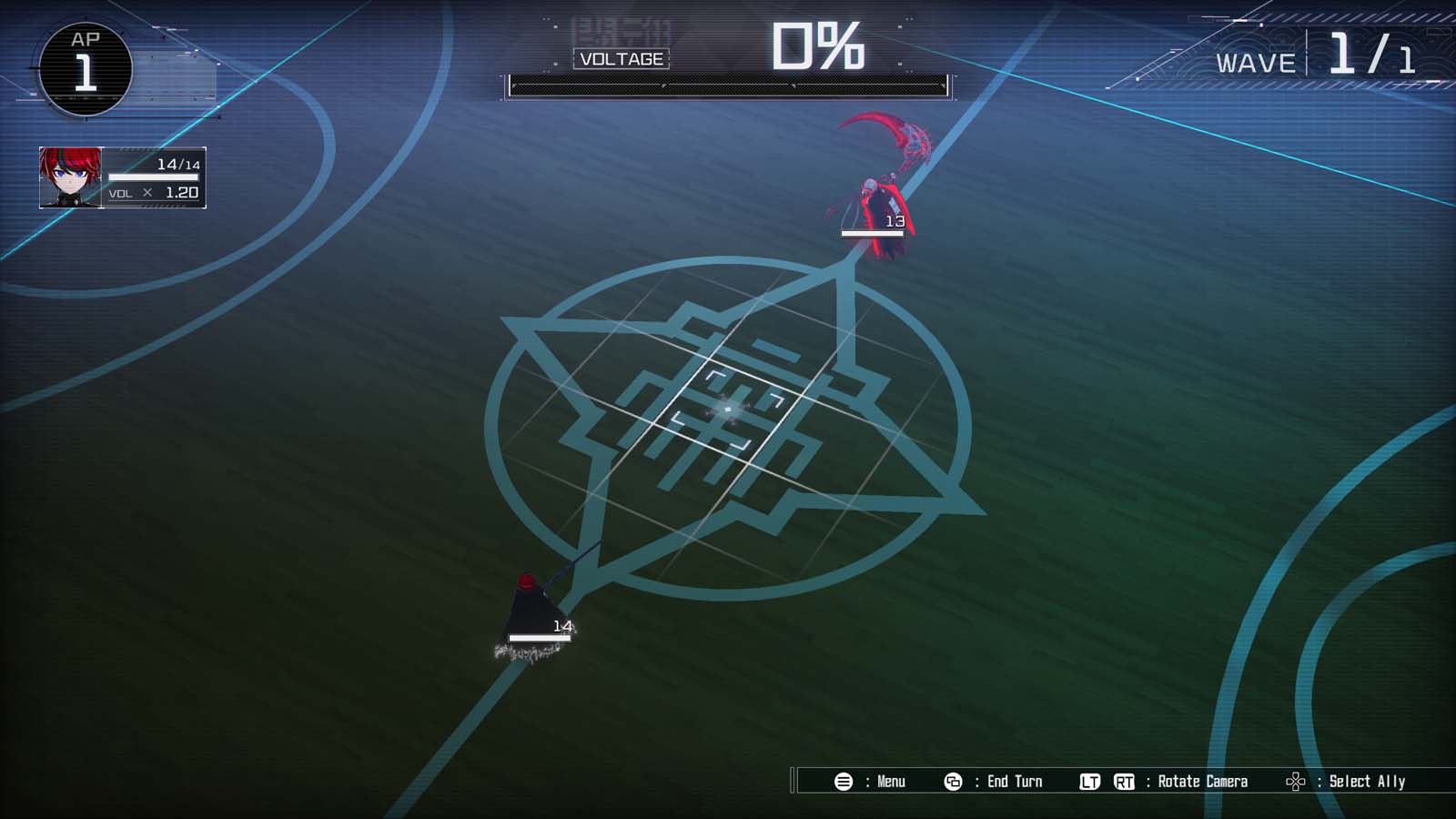Screen dimensions: 1456x819
Task: Click the VOLTAGE label badge
Action: (622, 58)
